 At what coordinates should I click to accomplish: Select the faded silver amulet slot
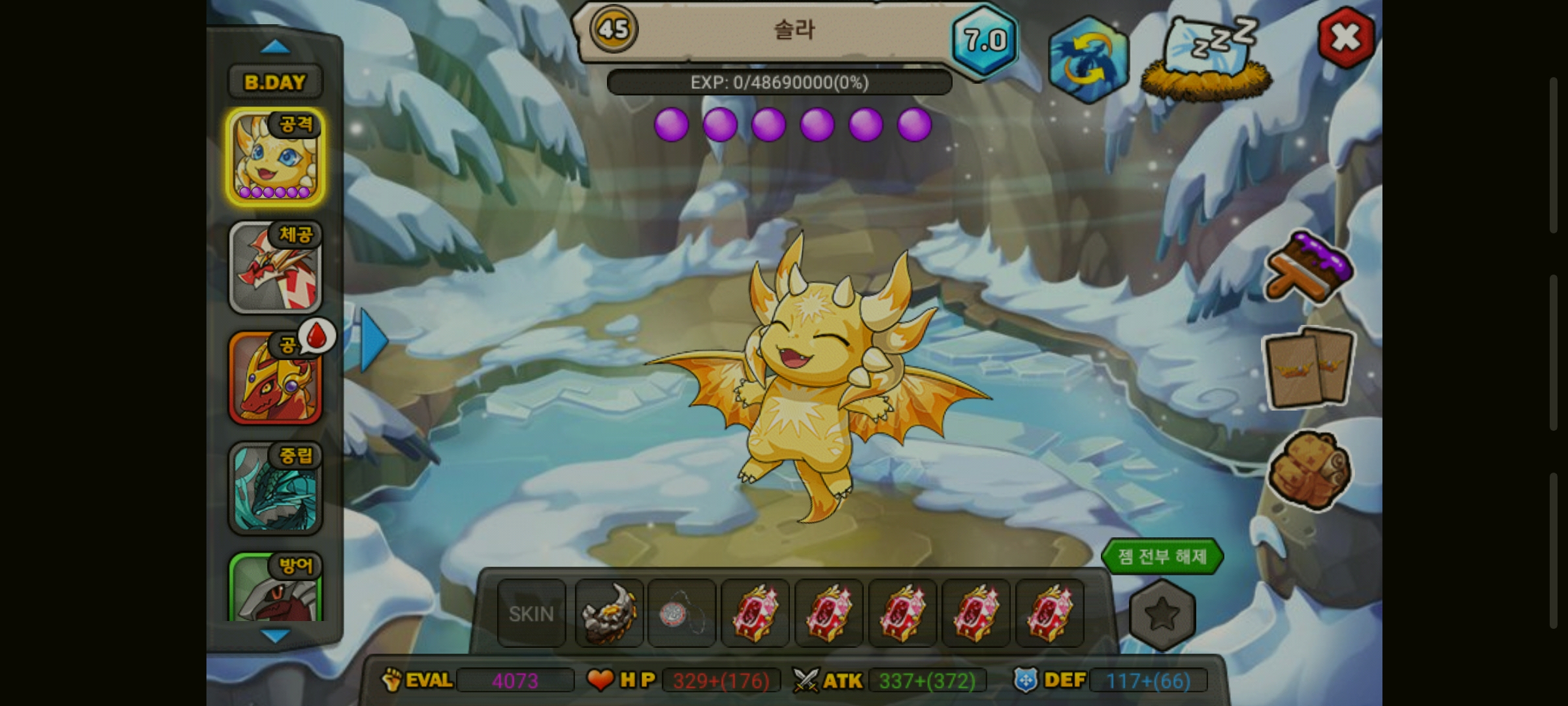coord(681,614)
